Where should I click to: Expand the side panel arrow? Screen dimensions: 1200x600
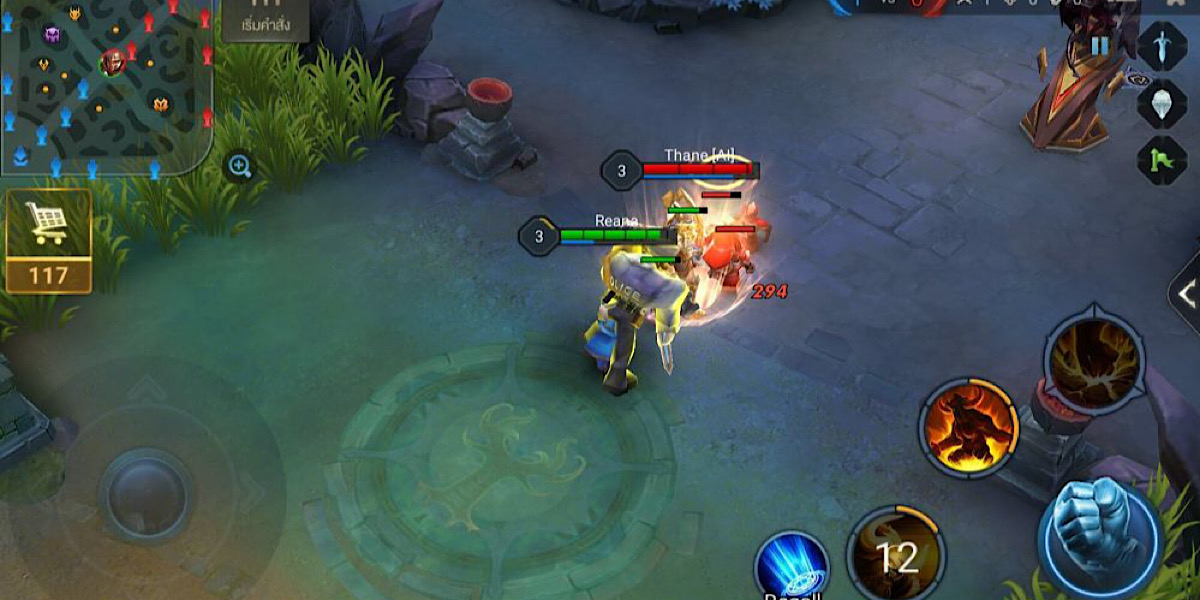point(1186,294)
